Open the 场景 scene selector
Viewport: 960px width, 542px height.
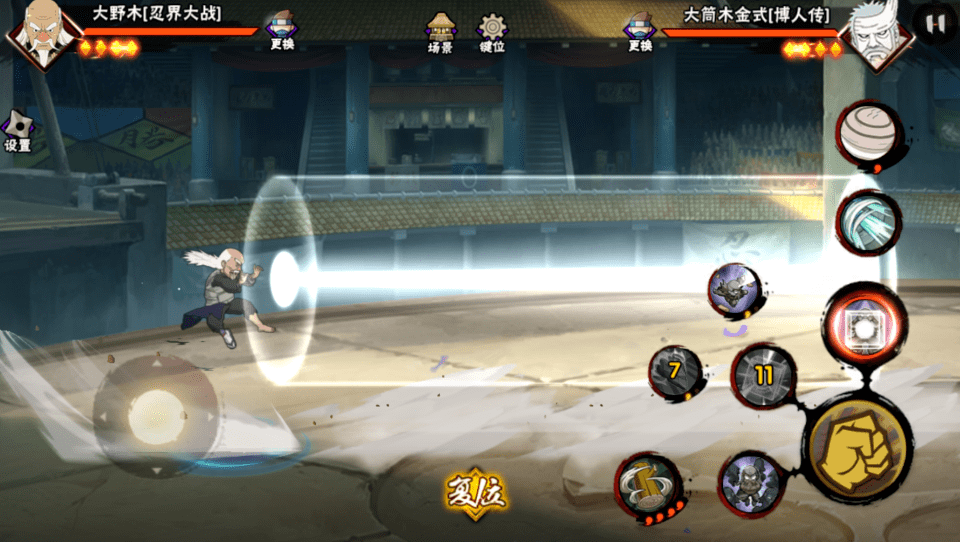[441, 32]
